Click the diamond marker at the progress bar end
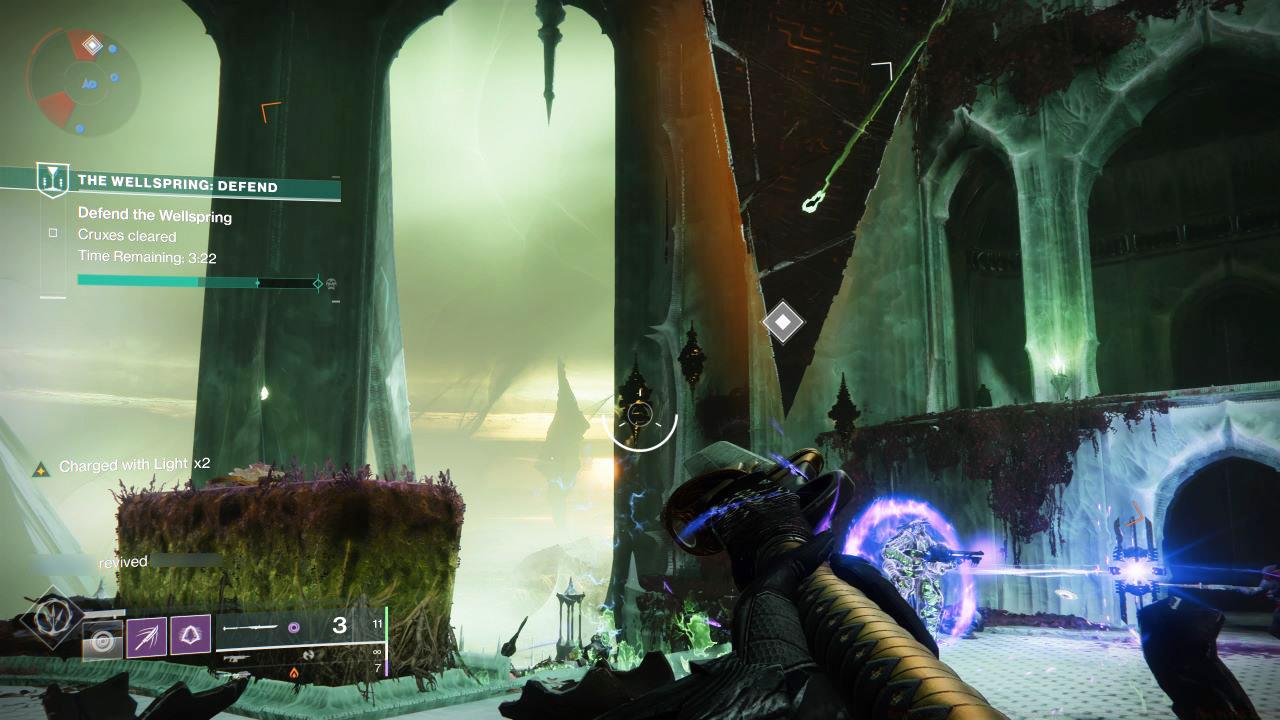 [319, 284]
